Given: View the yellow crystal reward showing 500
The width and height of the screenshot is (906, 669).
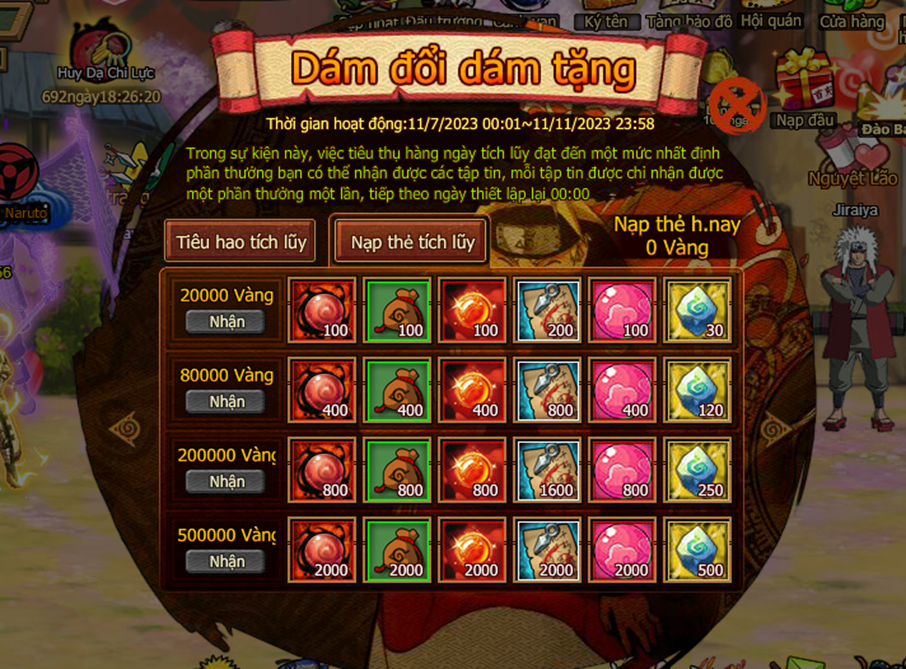Looking at the screenshot, I should click(x=698, y=550).
